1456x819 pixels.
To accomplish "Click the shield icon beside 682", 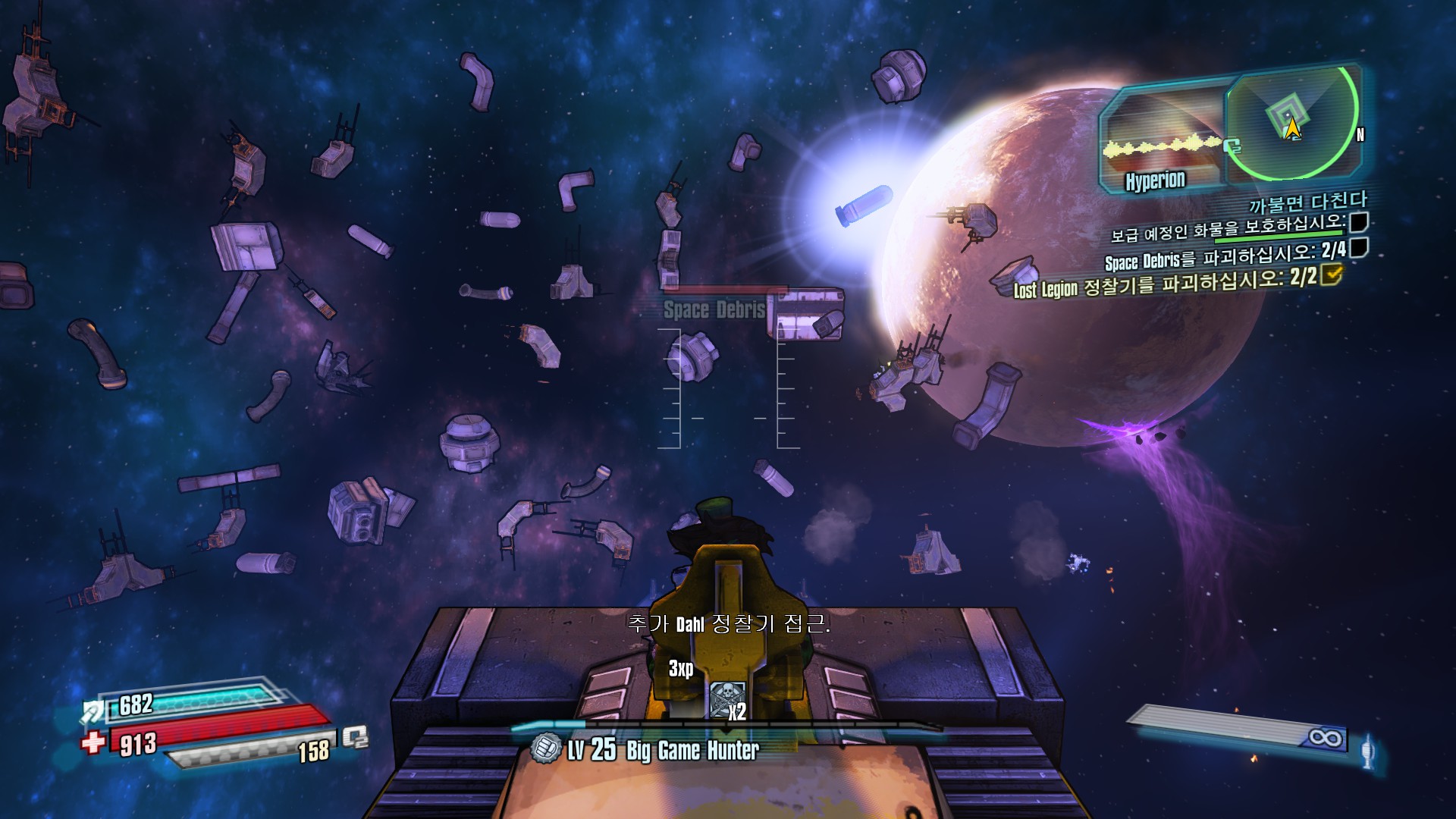I will 93,711.
